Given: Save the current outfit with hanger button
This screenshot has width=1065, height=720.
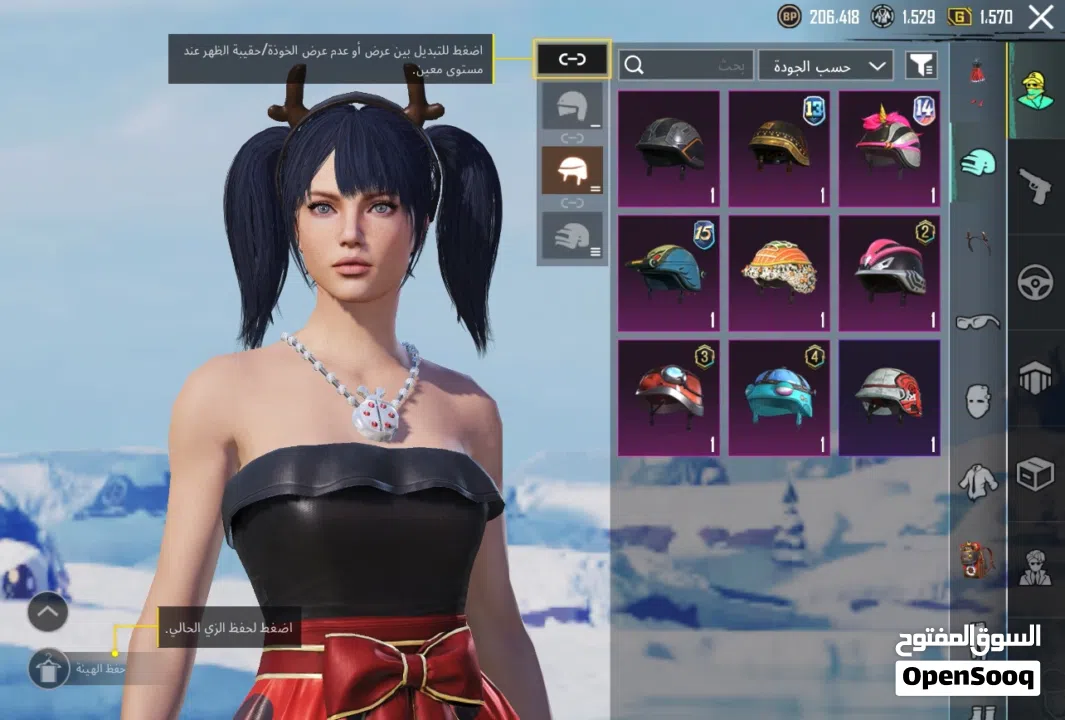Looking at the screenshot, I should click(48, 668).
